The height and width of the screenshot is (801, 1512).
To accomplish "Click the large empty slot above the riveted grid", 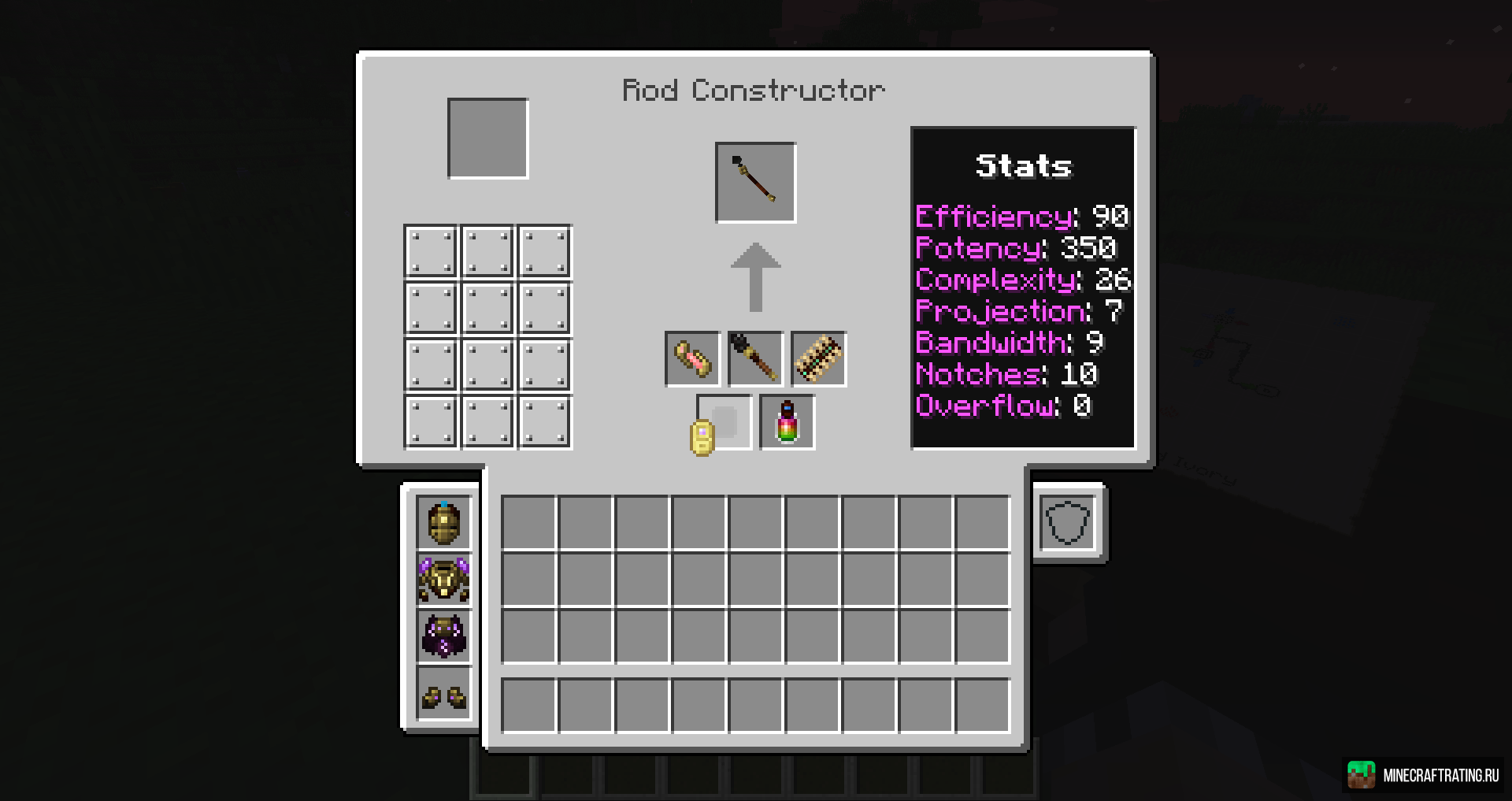I will (487, 139).
